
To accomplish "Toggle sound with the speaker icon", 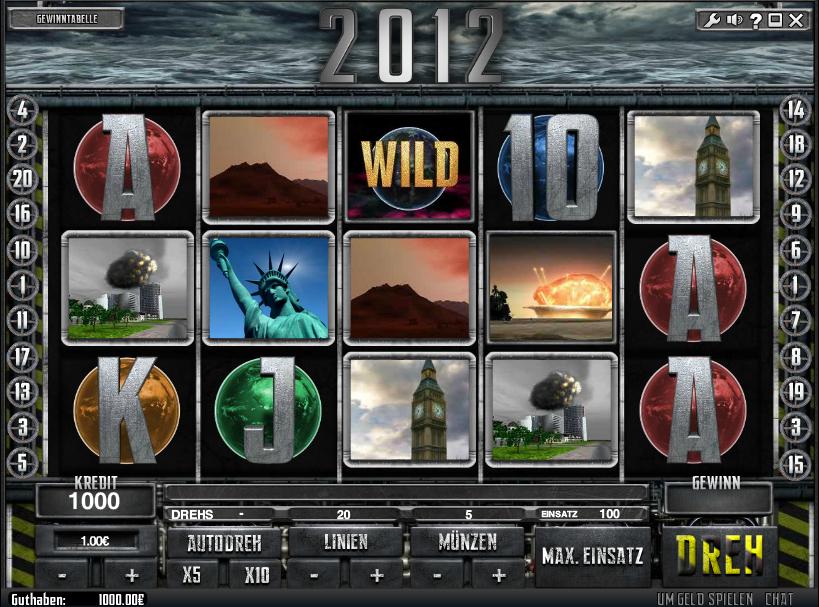I will pyautogui.click(x=734, y=20).
